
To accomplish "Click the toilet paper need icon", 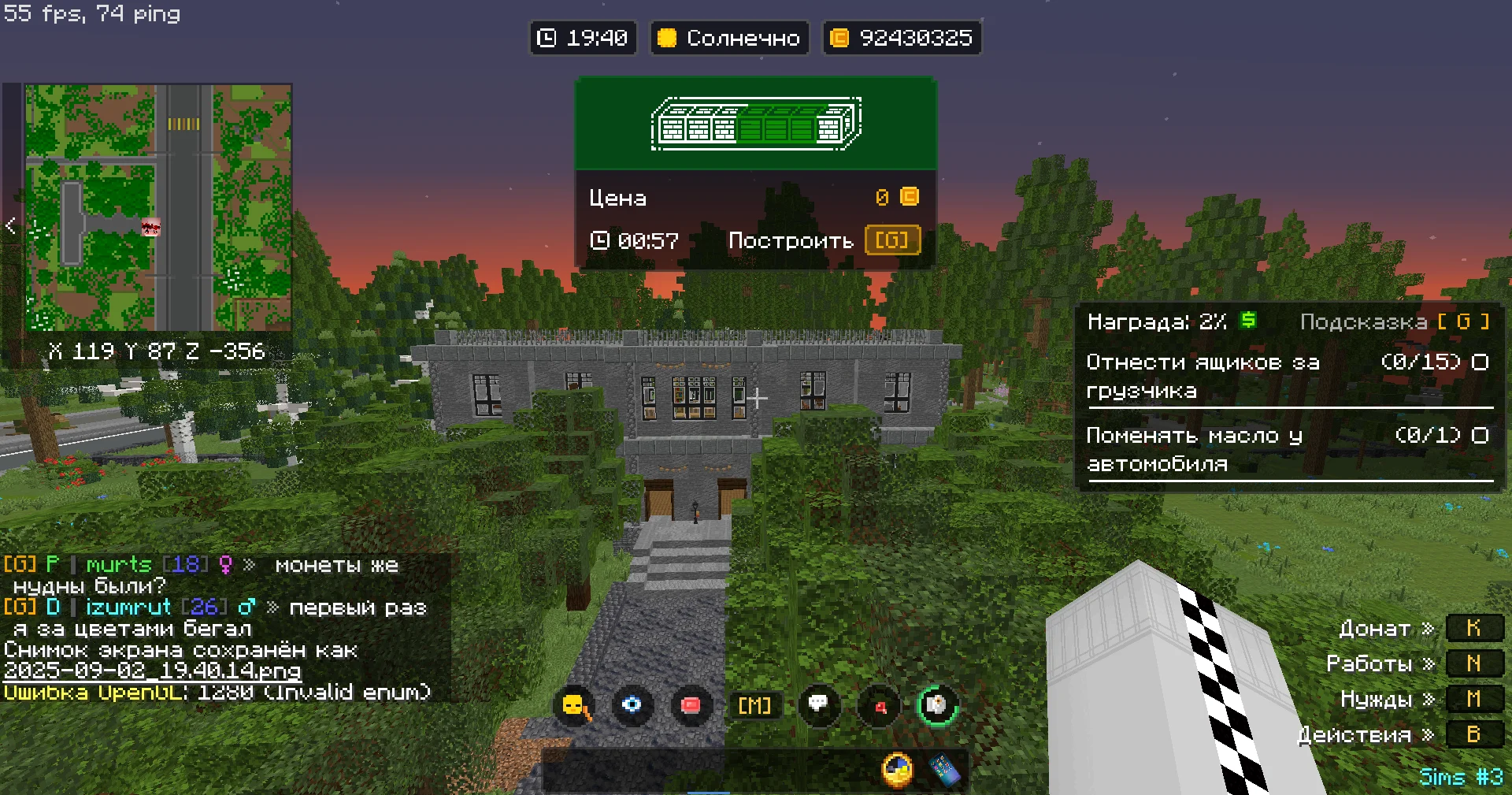I will (x=937, y=704).
